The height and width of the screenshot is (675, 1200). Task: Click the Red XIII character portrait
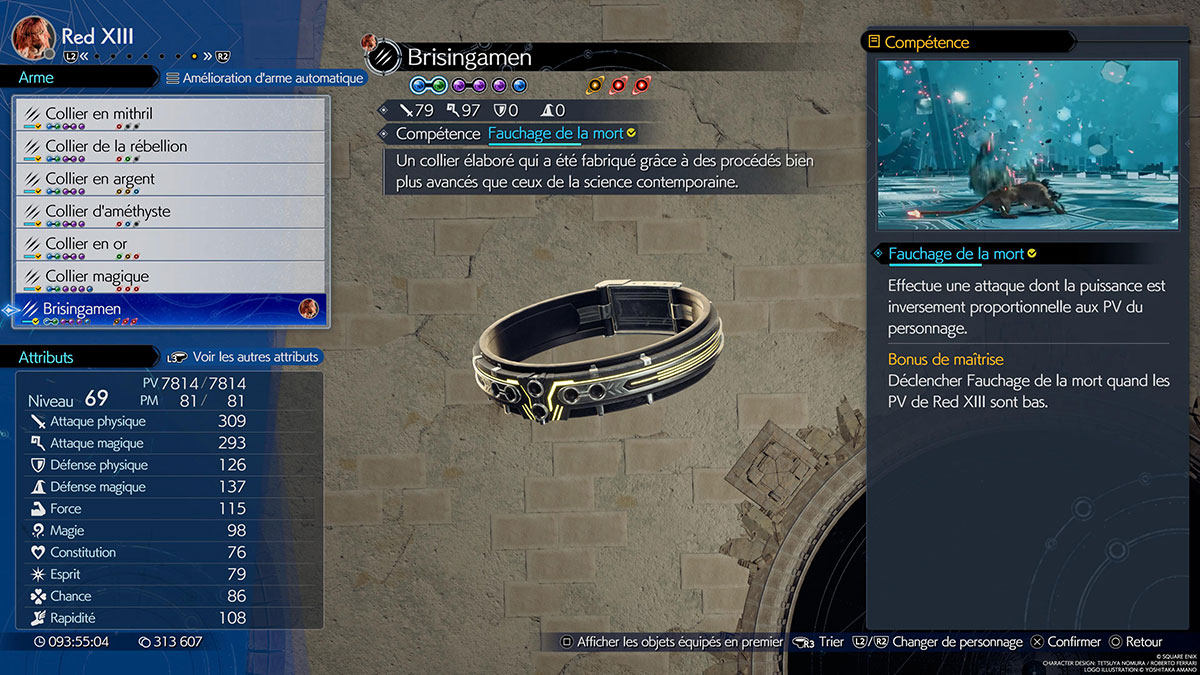tap(32, 38)
